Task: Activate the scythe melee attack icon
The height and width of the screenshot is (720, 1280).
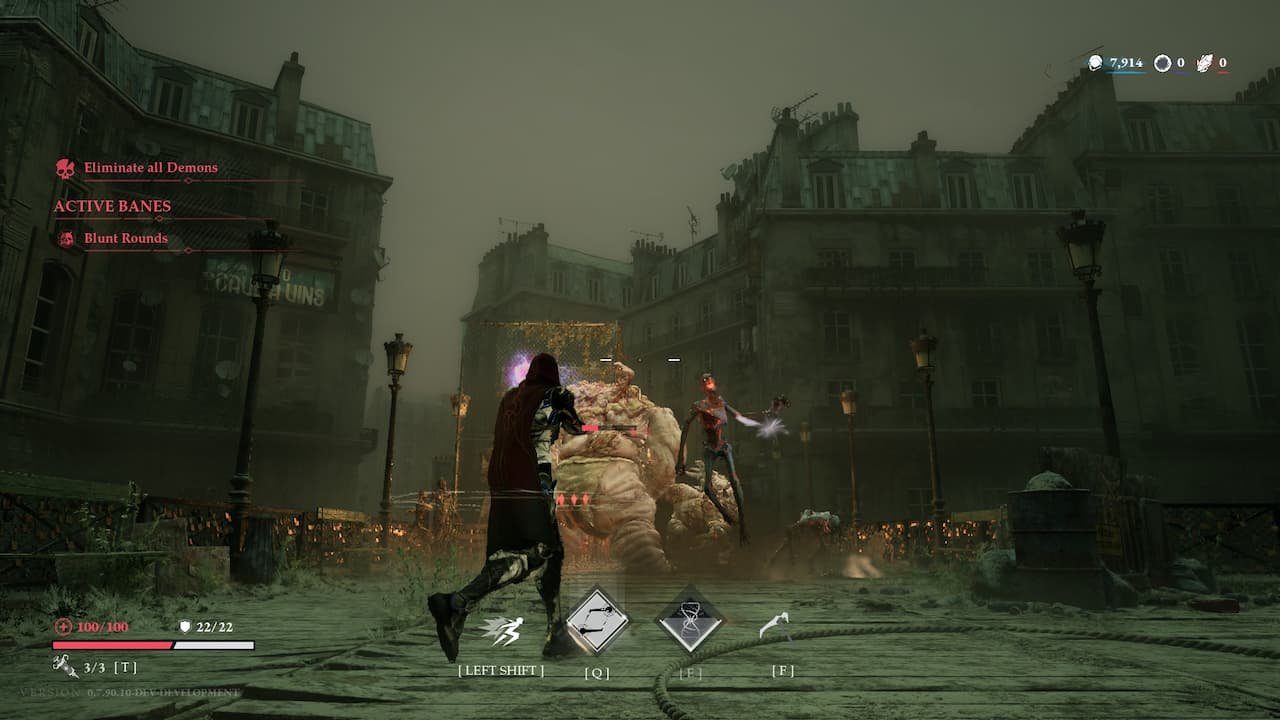Action: [x=774, y=626]
